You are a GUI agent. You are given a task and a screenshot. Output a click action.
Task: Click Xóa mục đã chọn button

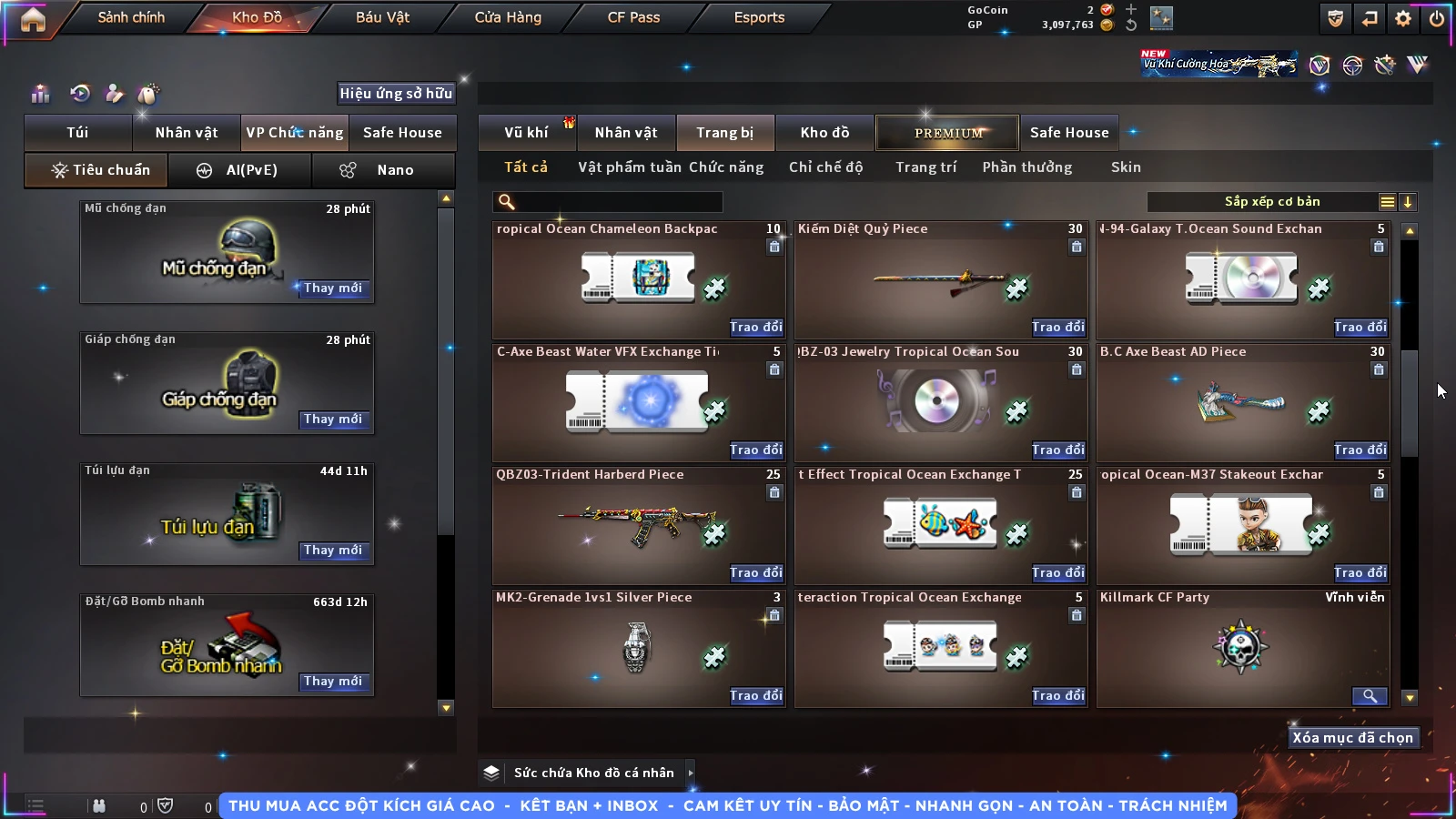[x=1352, y=738]
